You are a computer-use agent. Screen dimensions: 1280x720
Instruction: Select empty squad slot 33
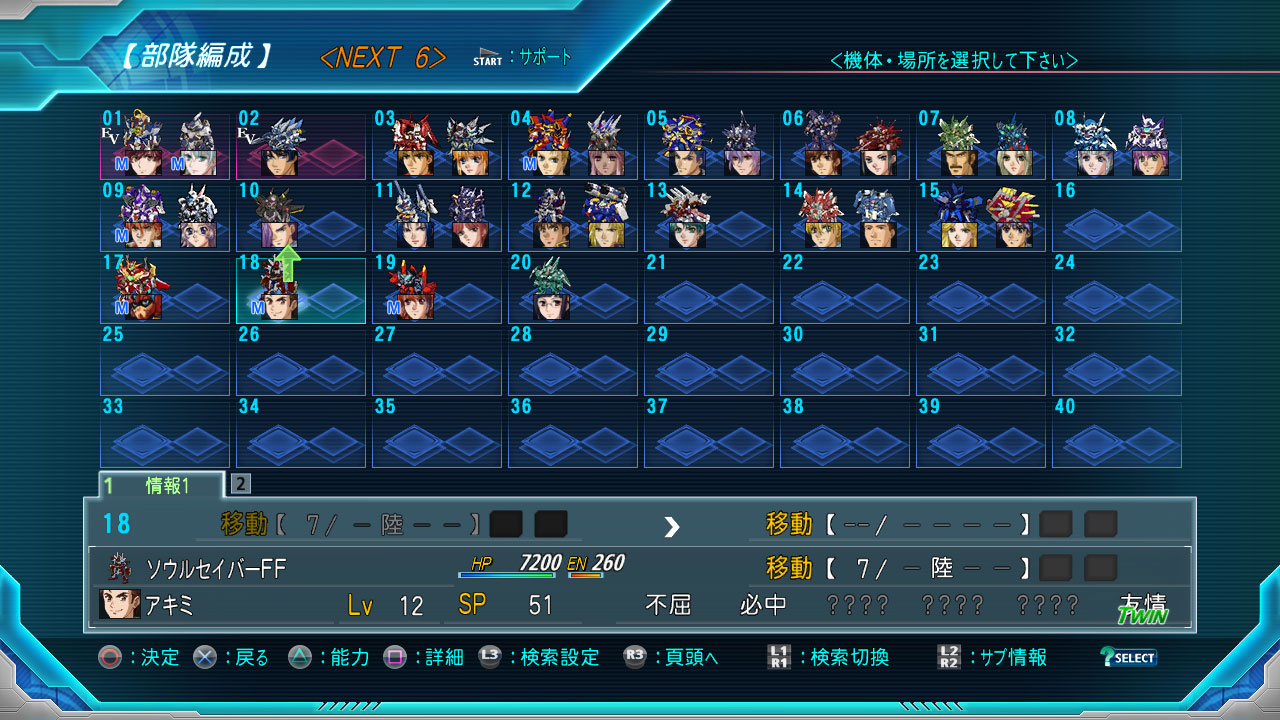coord(165,434)
